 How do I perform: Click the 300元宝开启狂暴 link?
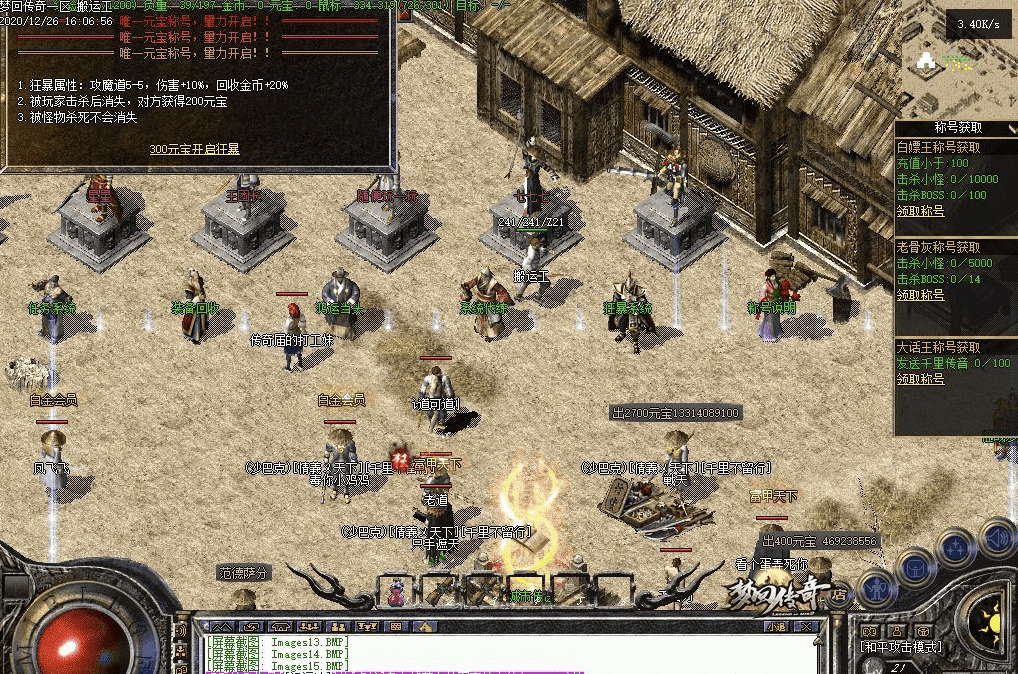click(x=194, y=149)
